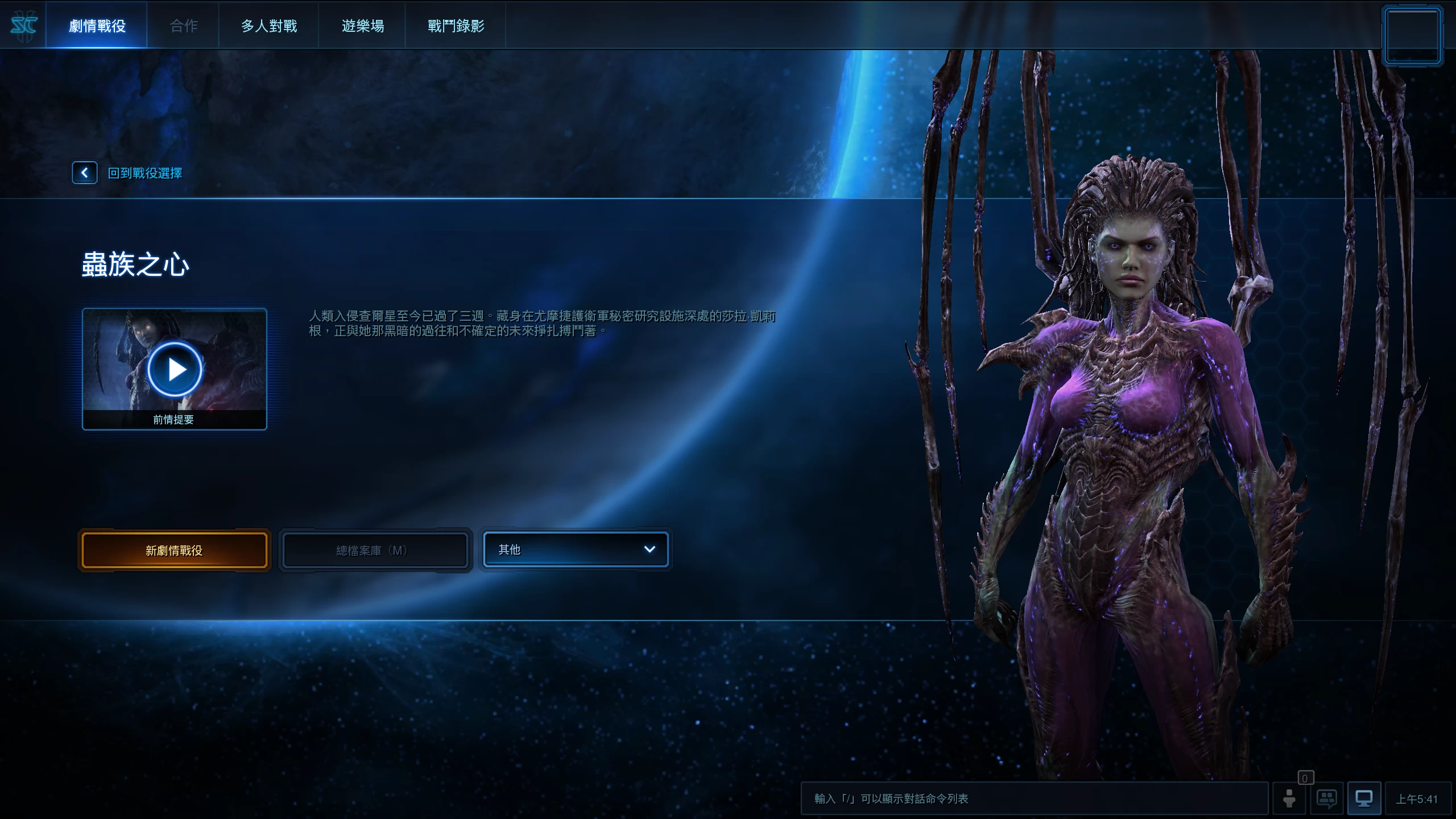Start a new campaign with 新劇情戰役
Viewport: 1456px width, 819px height.
click(174, 549)
